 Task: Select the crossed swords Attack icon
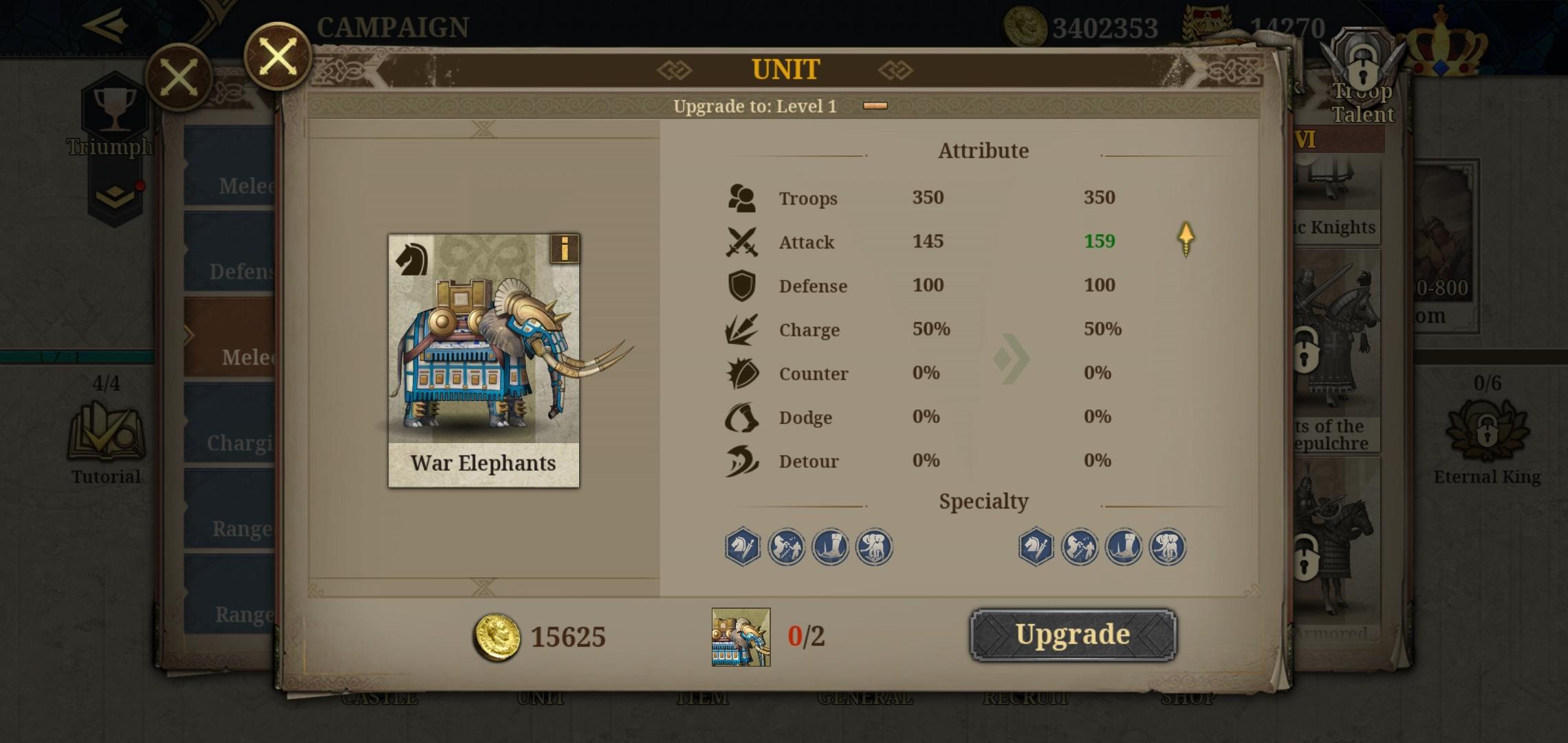(741, 241)
